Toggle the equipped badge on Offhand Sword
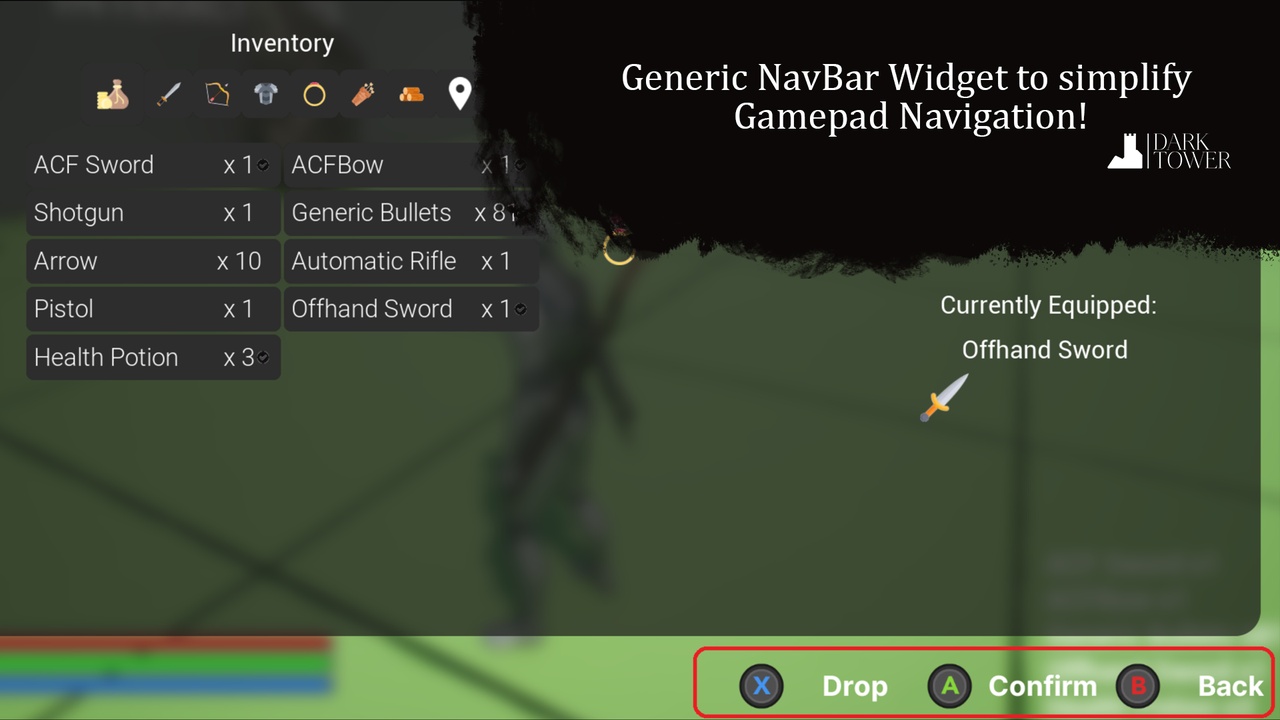Viewport: 1280px width, 720px height. (x=521, y=309)
